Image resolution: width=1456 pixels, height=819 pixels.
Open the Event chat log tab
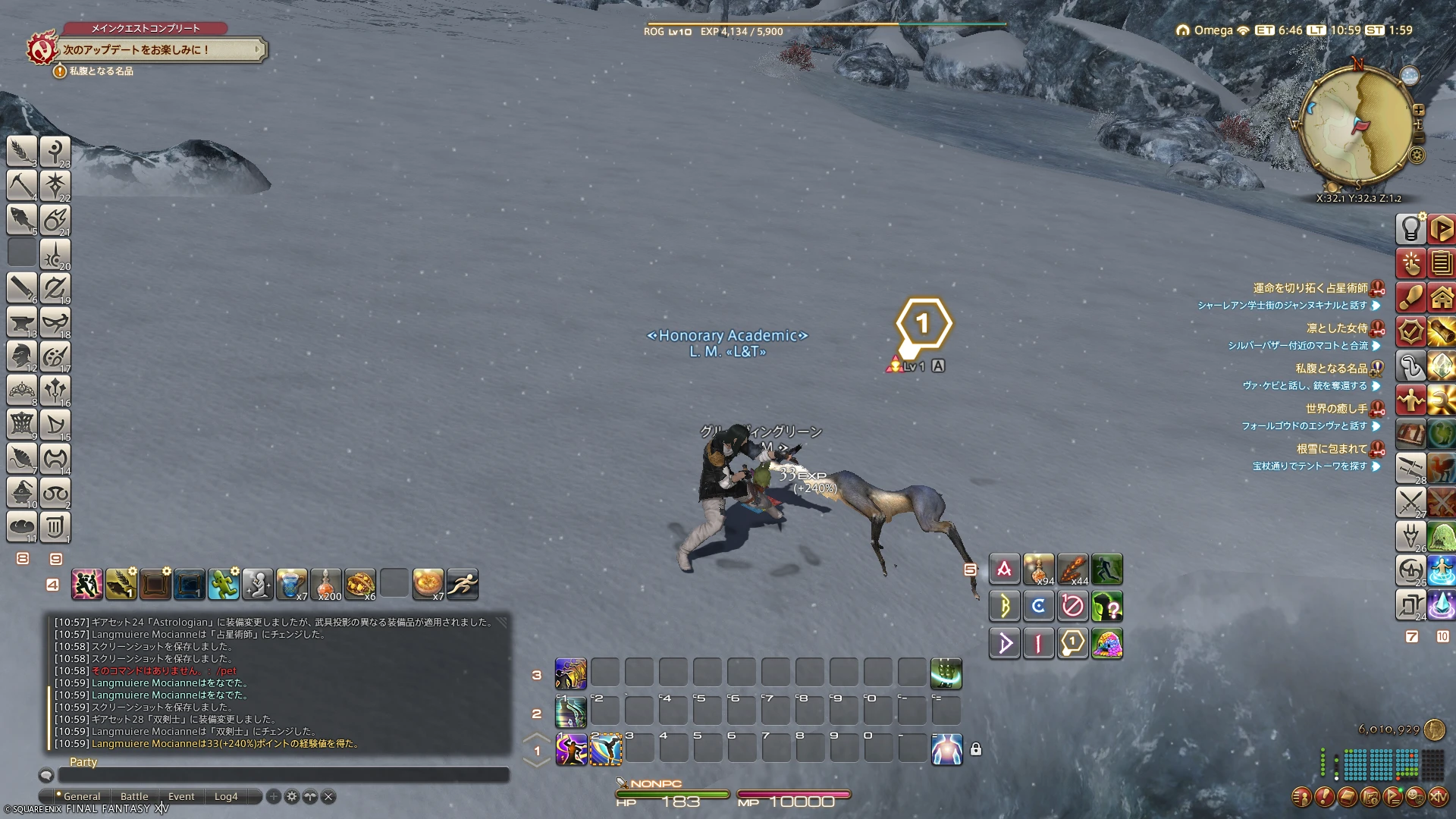[181, 796]
